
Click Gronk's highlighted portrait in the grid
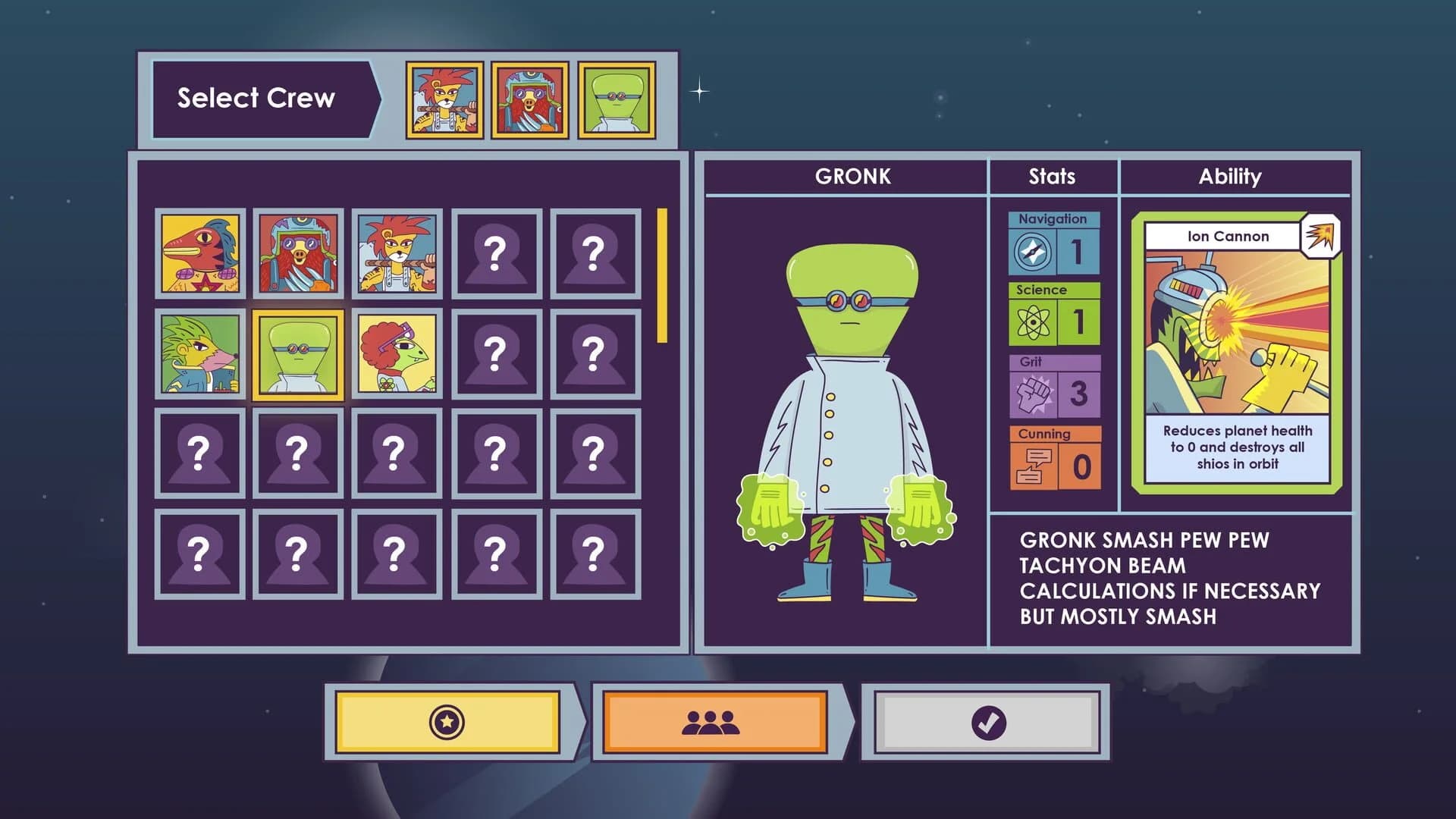298,353
